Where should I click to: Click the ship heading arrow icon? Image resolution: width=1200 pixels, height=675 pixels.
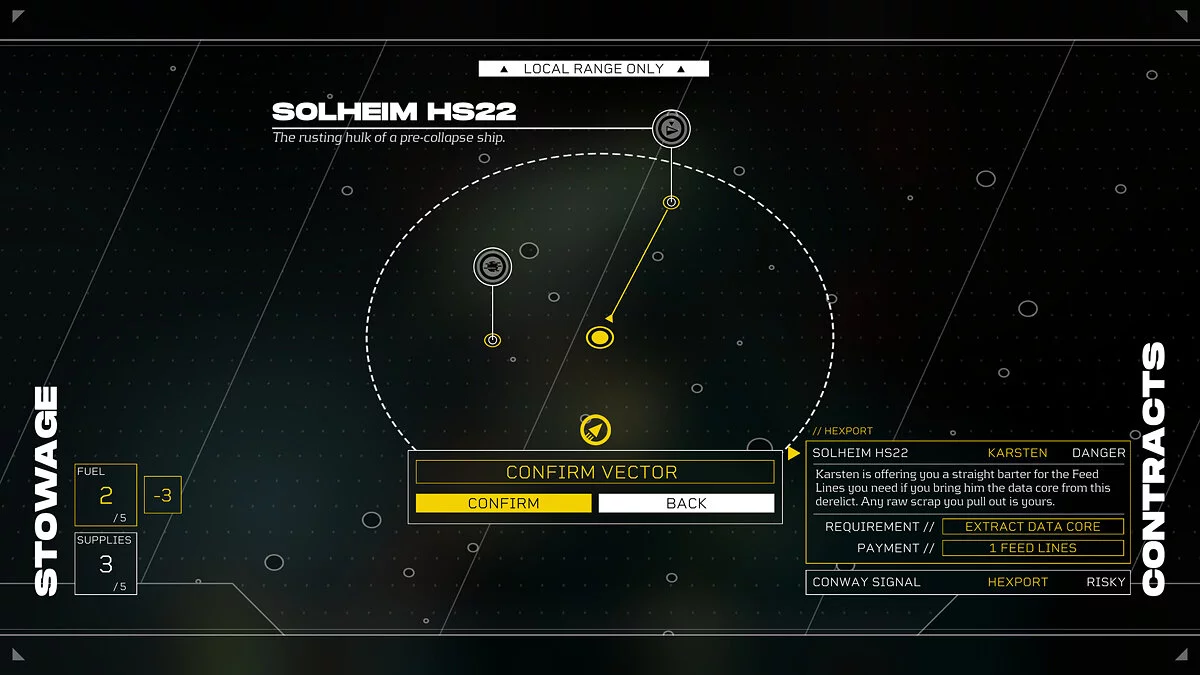pos(595,430)
